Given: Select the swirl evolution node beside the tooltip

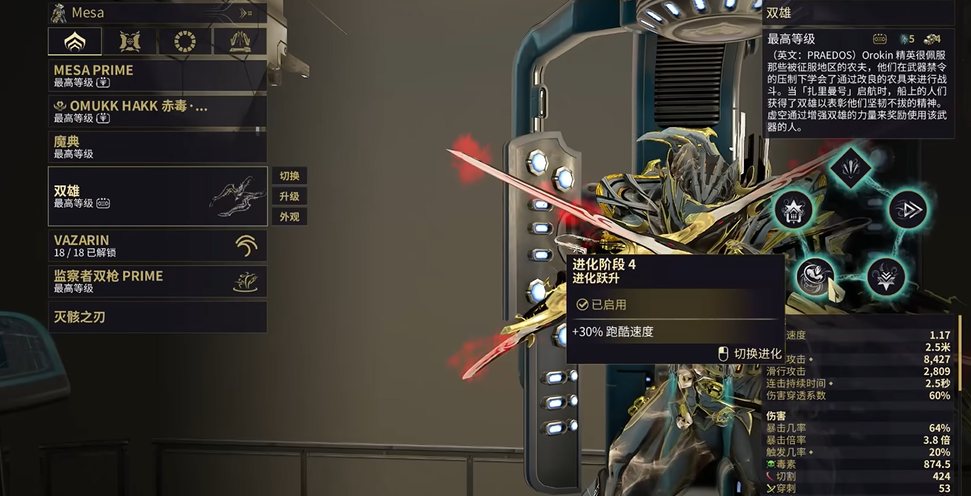Looking at the screenshot, I should [817, 275].
